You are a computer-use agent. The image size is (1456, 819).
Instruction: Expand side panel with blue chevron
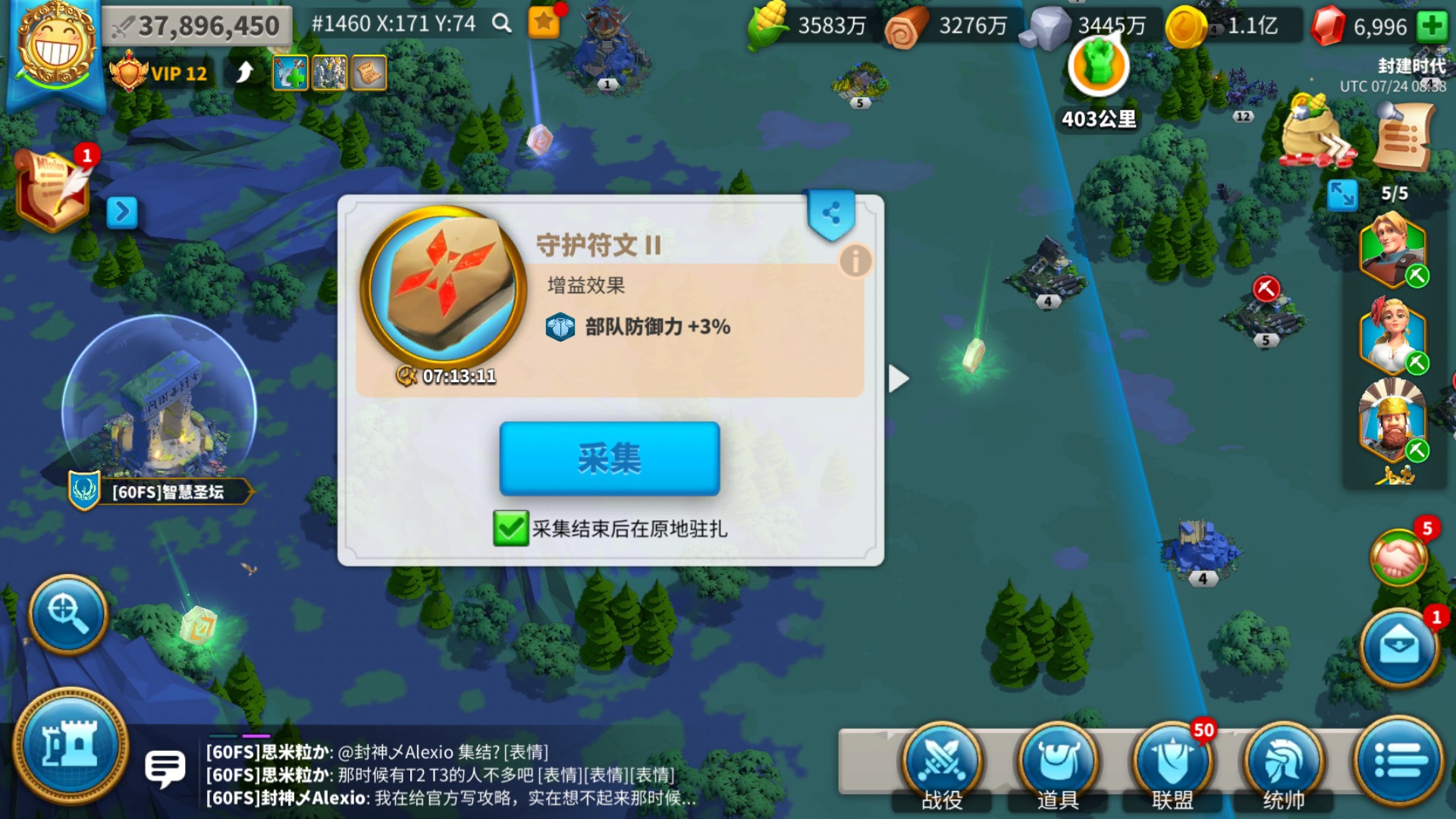click(121, 212)
